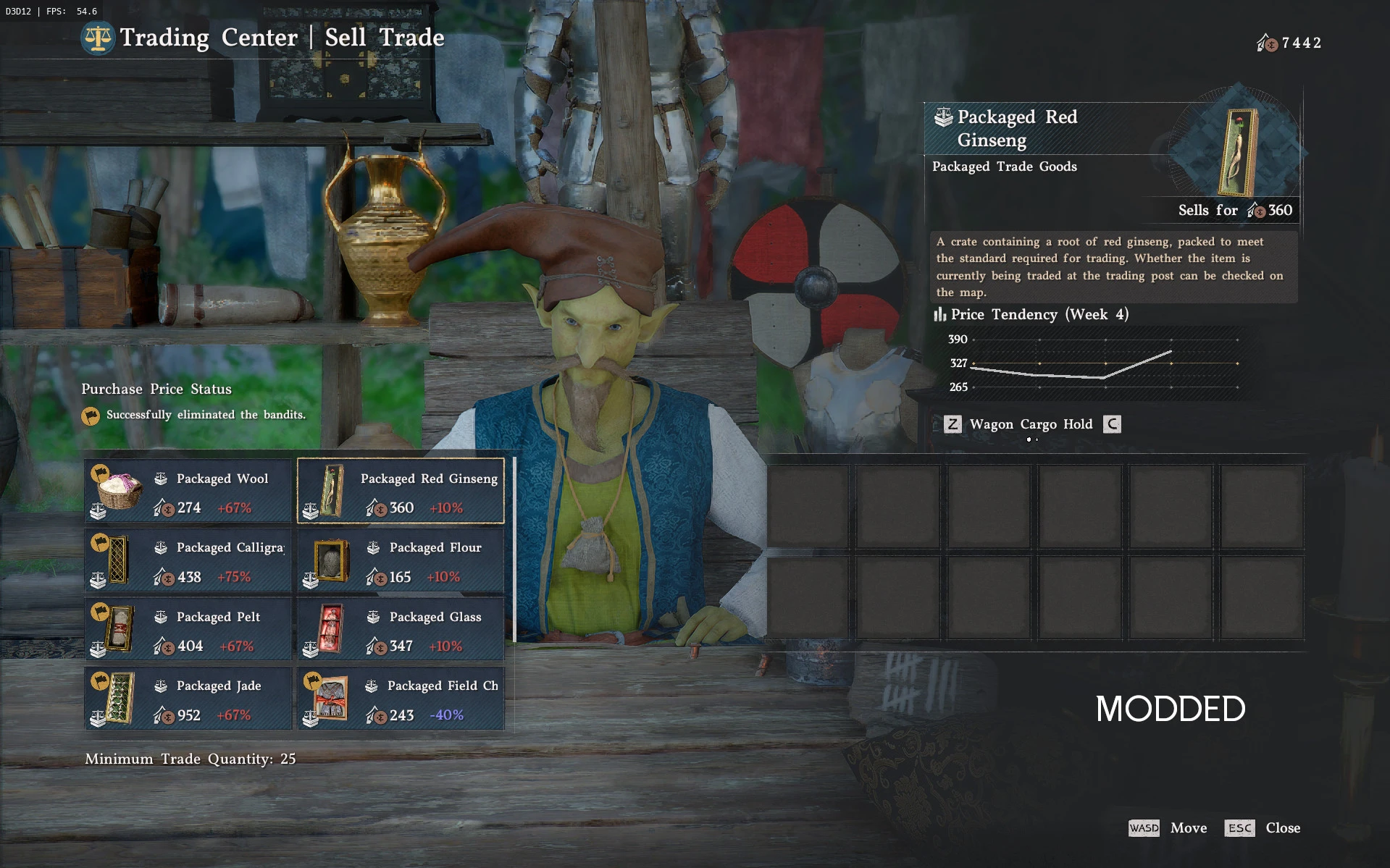
Task: Click the trade goods scrollbar
Action: click(514, 549)
